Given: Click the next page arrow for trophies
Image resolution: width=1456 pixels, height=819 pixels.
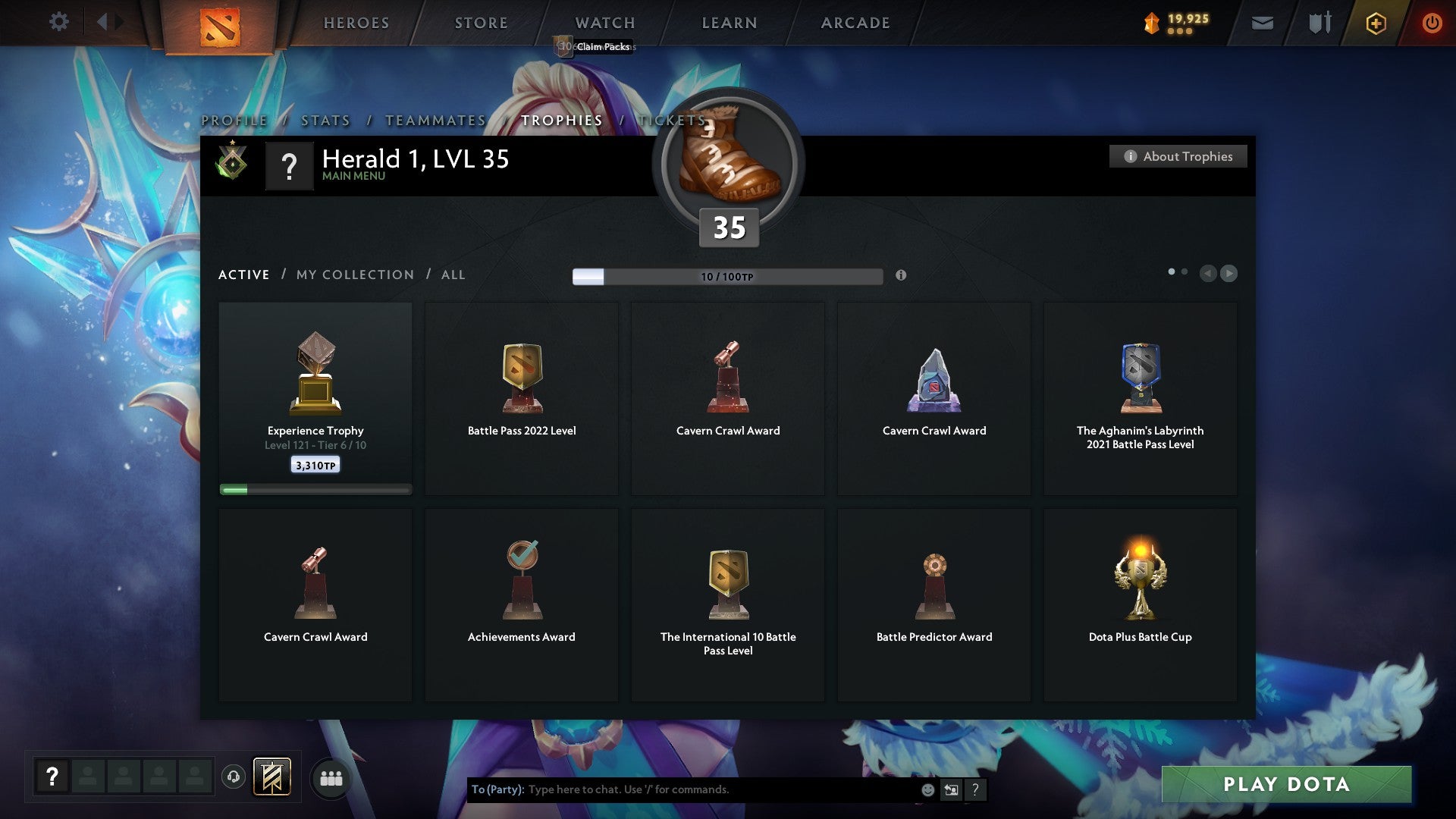Looking at the screenshot, I should point(1229,273).
